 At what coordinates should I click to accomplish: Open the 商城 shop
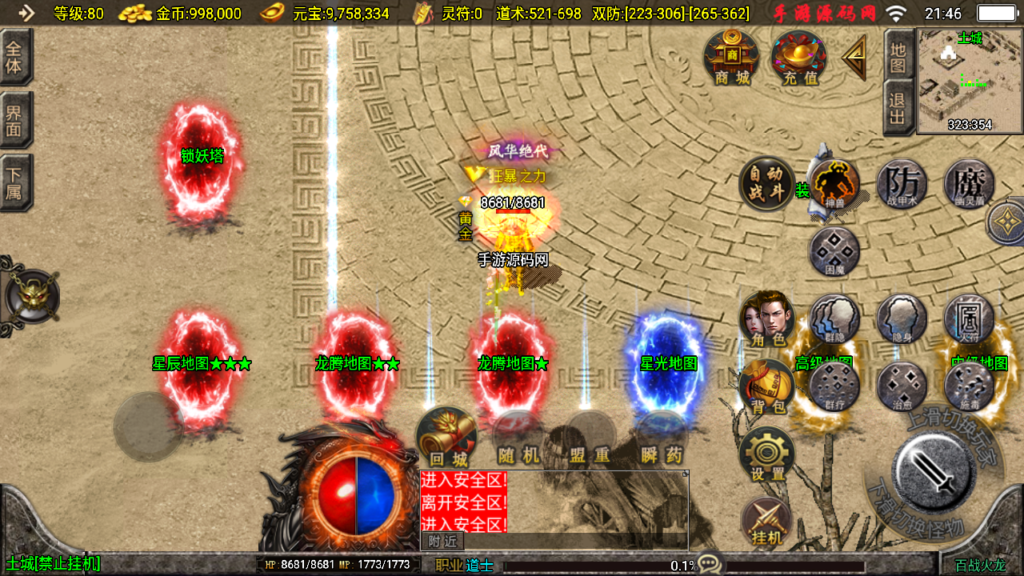[732, 57]
